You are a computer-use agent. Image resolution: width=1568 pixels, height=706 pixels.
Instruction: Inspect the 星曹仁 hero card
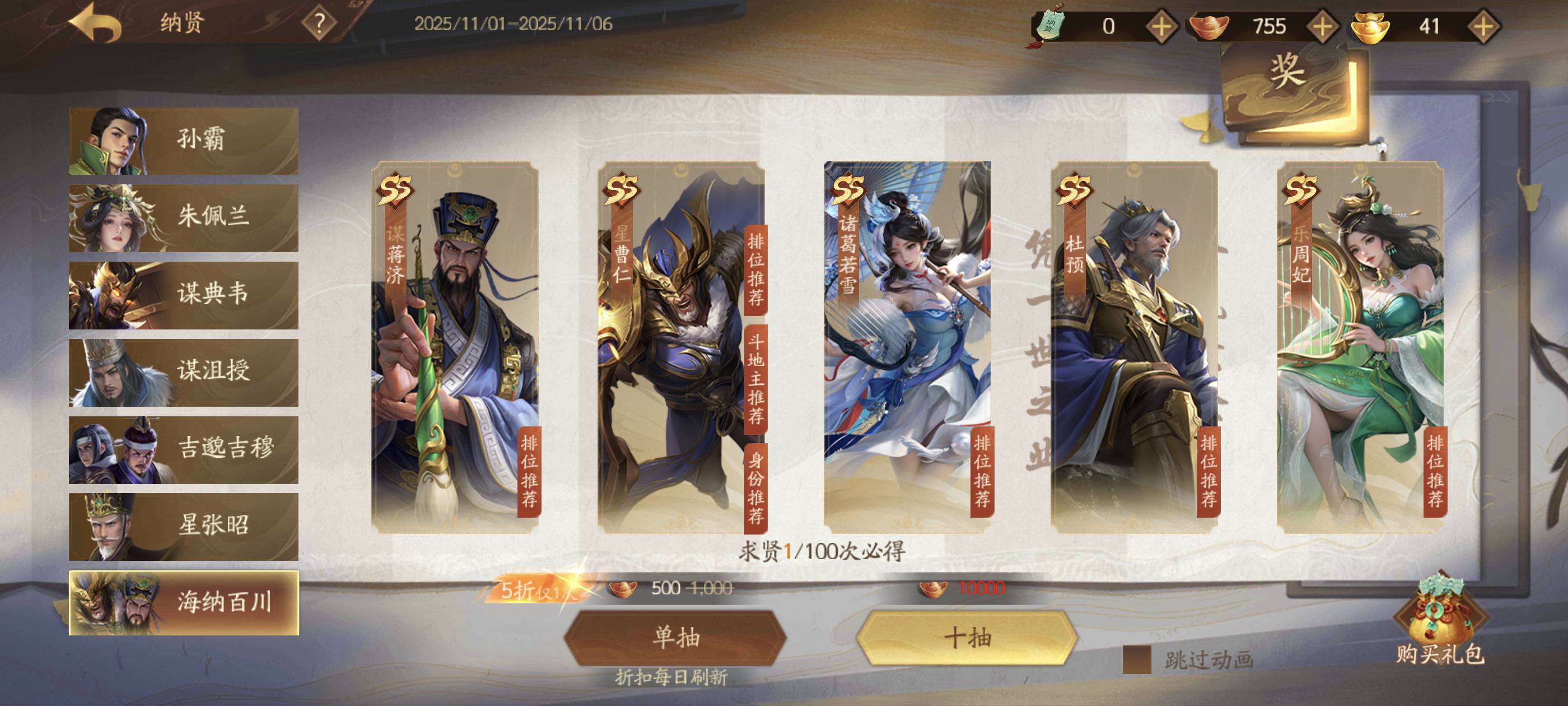click(680, 347)
